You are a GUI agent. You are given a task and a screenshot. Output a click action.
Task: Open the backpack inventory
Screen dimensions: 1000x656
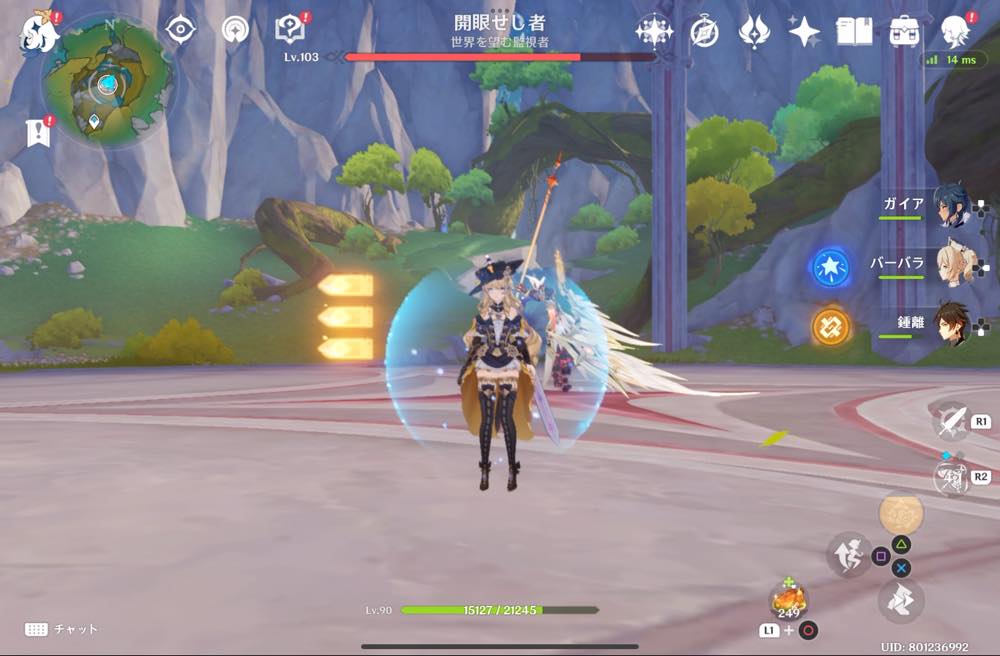coord(904,32)
